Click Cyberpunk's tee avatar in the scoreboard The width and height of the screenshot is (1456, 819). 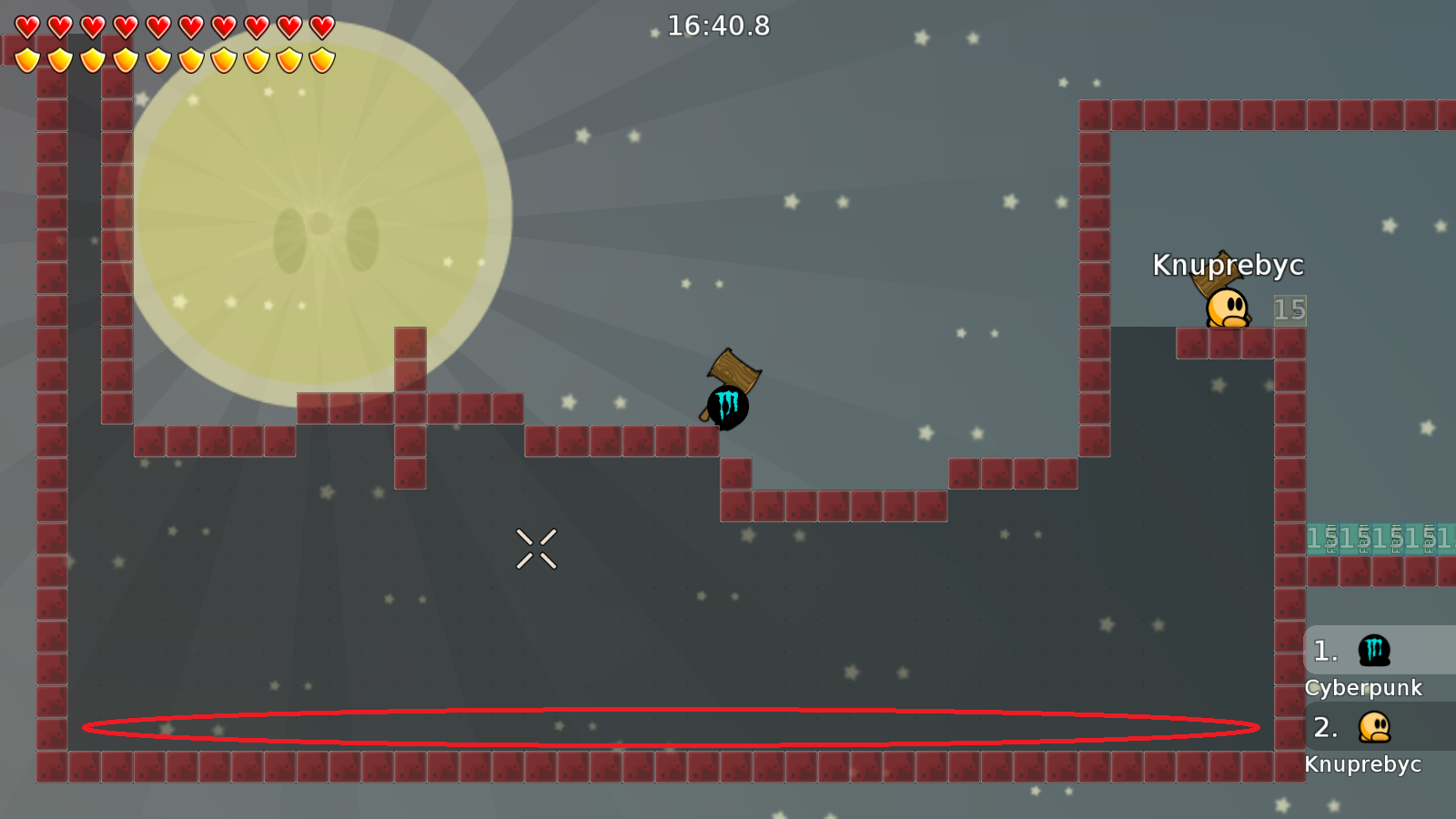(1373, 651)
